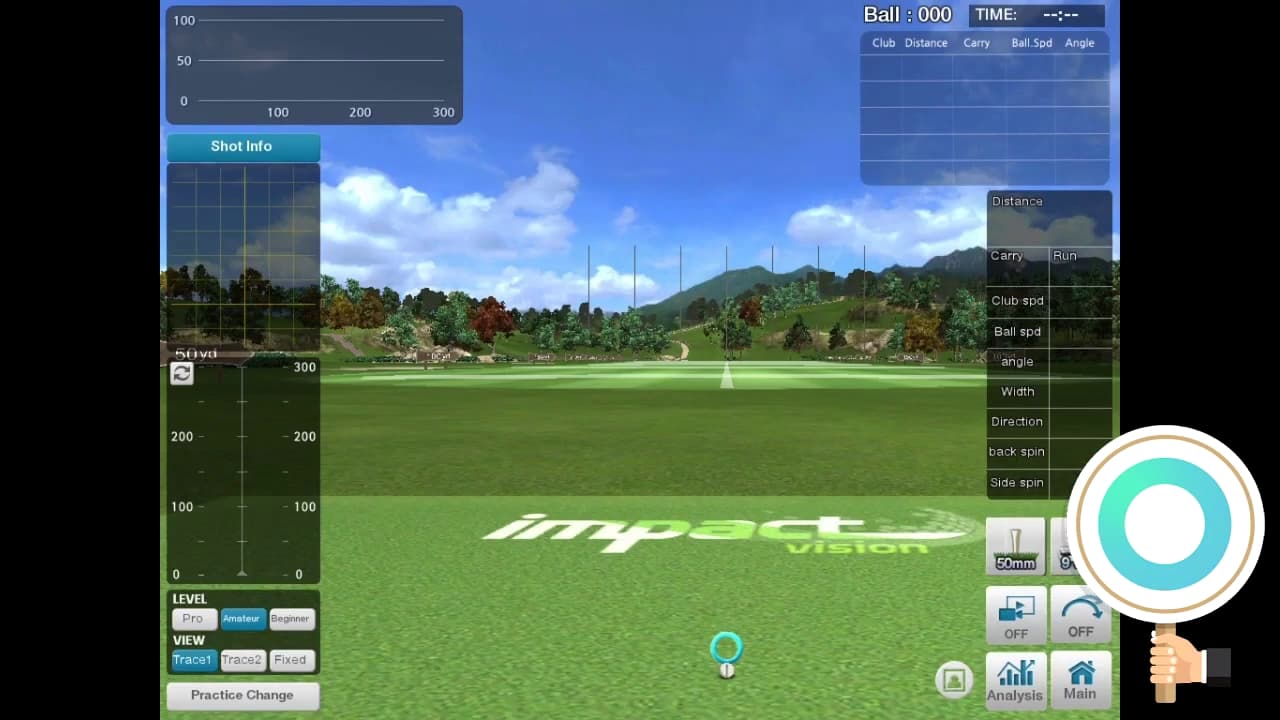This screenshot has width=1280, height=720.
Task: Click the Carry stat label
Action: tap(1007, 255)
